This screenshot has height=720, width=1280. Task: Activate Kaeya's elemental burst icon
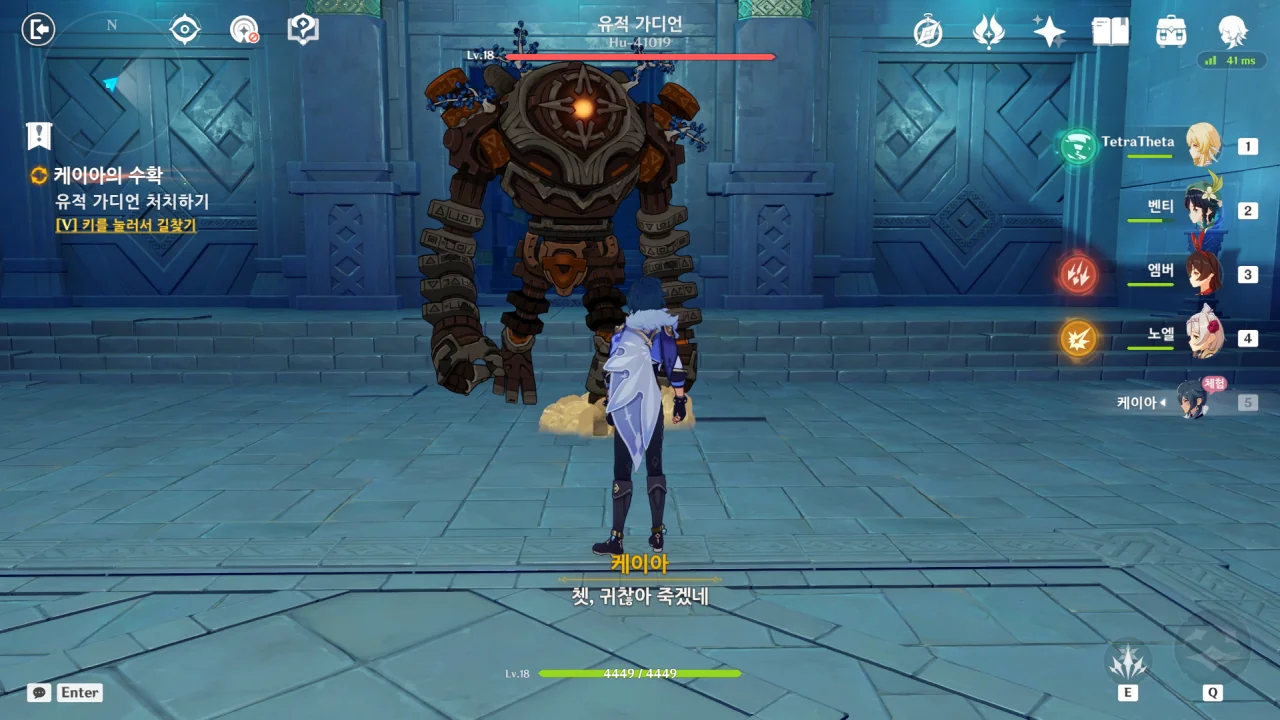(1212, 652)
